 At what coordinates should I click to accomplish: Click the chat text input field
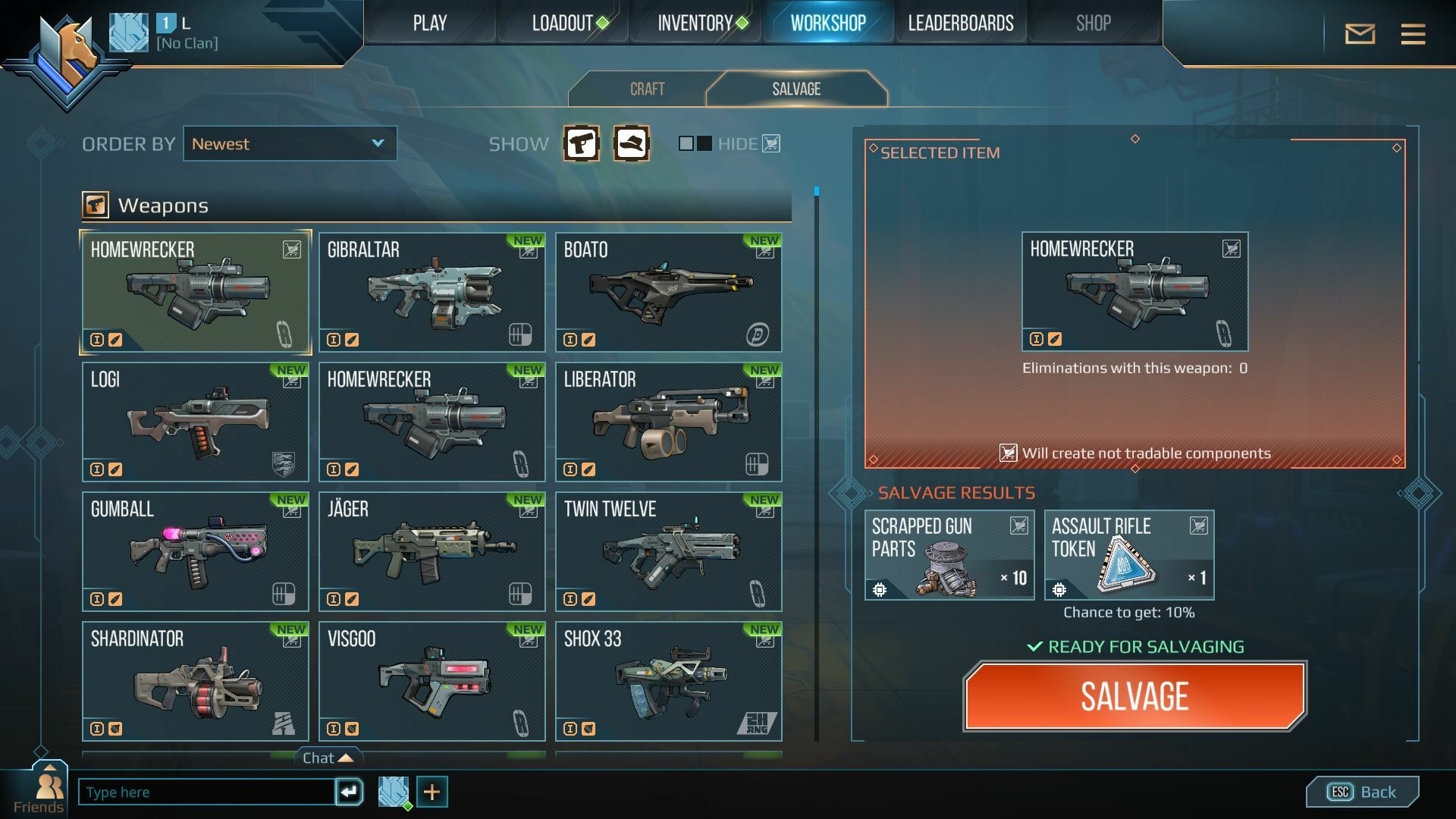[206, 792]
